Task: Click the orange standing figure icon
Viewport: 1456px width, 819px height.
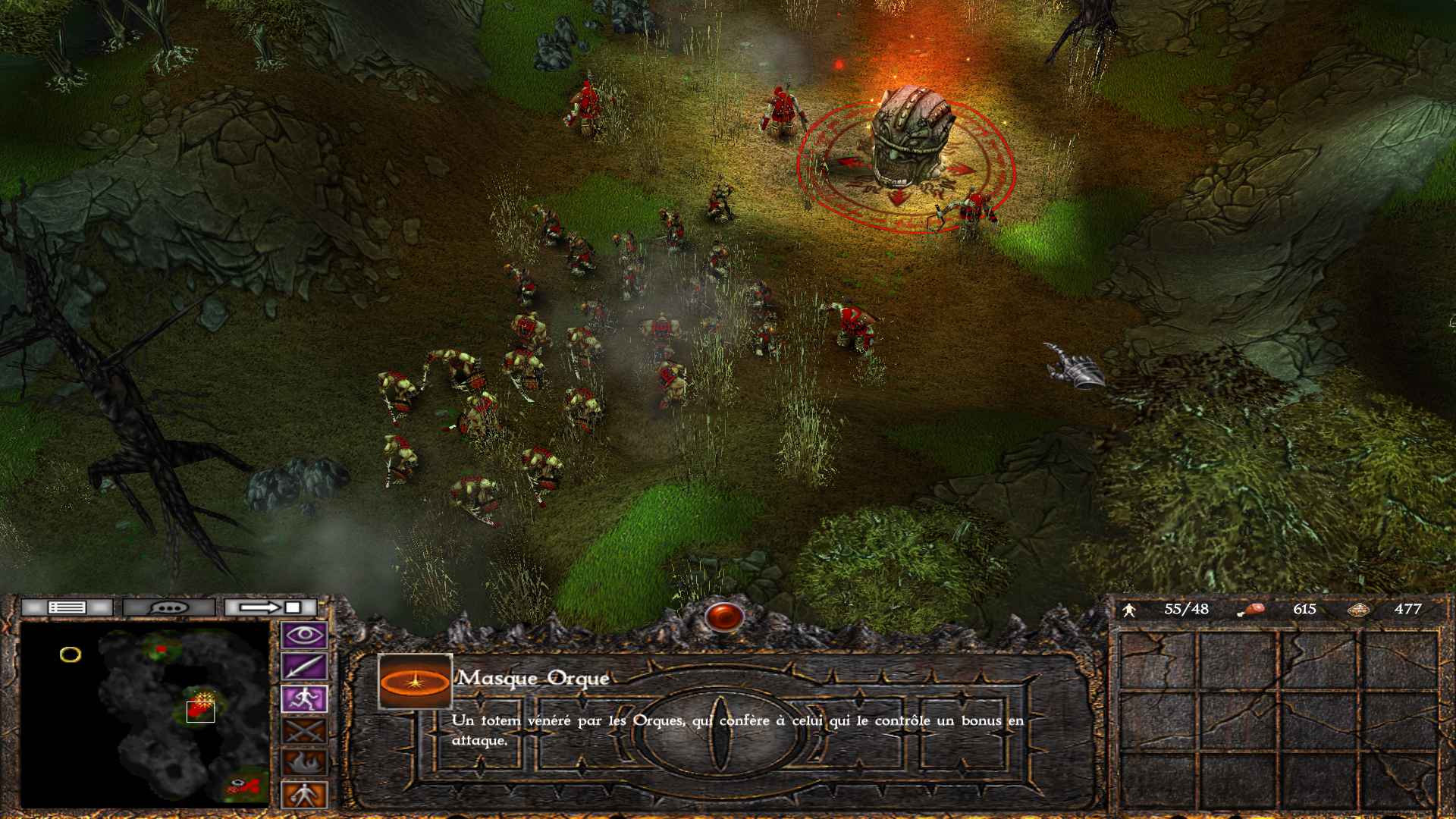Action: tap(304, 795)
